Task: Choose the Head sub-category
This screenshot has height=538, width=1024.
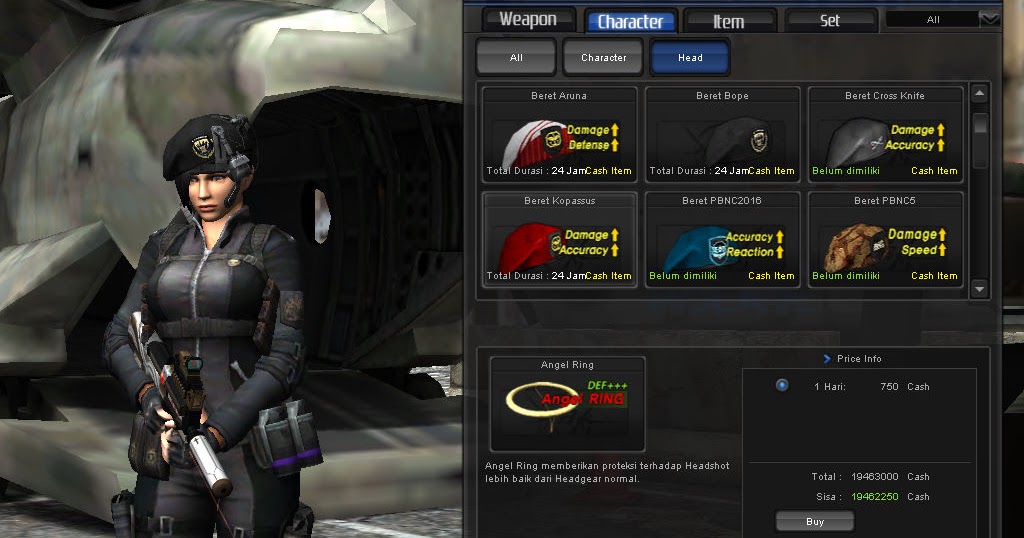Action: coord(690,58)
